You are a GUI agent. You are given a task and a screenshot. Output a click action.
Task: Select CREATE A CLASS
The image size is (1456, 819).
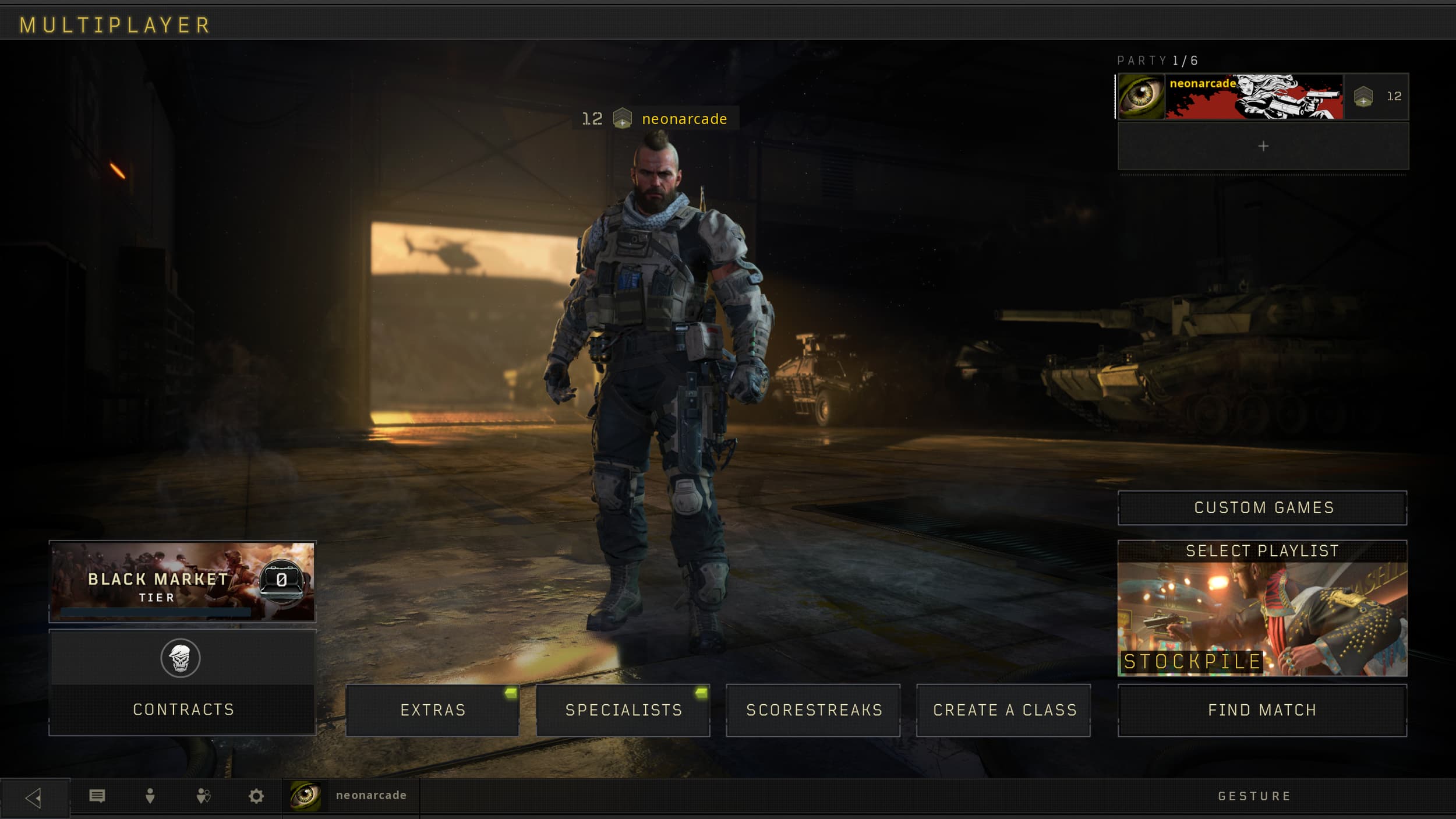(1004, 710)
